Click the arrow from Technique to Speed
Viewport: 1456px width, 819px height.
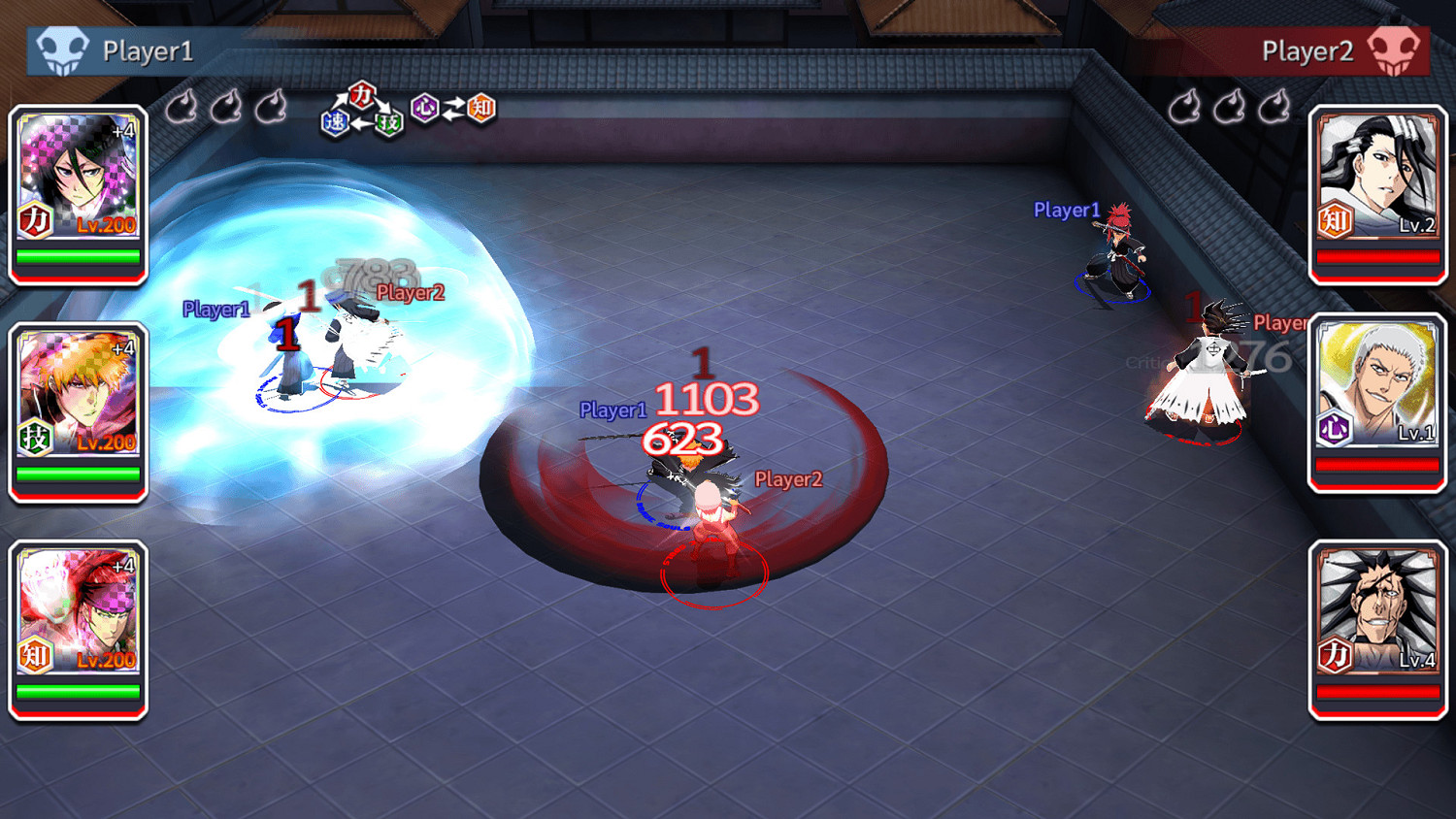360,125
